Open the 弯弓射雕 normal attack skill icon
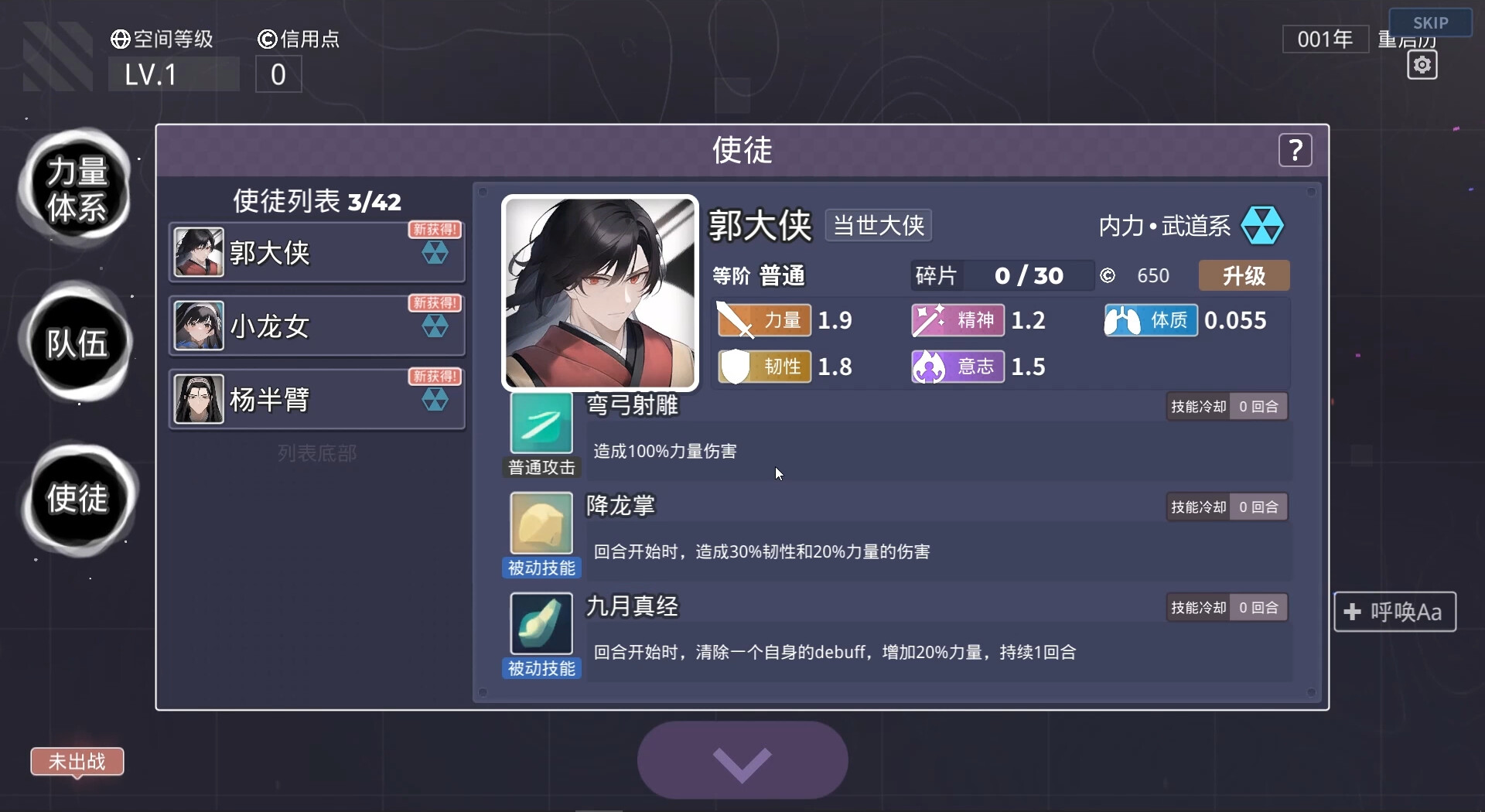The height and width of the screenshot is (812, 1485). [x=541, y=424]
